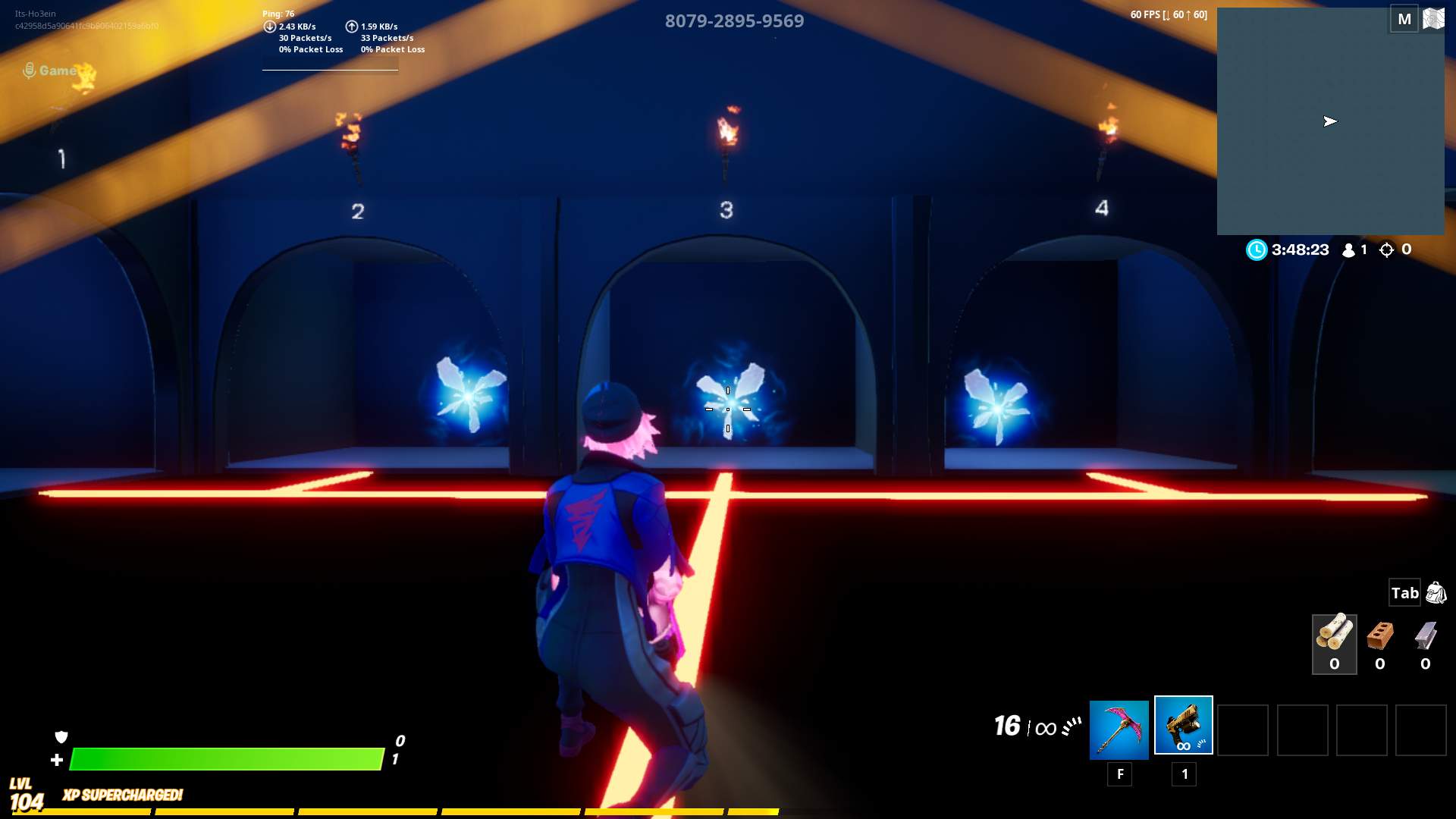Click the metal materials icon
1456x819 pixels.
pyautogui.click(x=1426, y=639)
